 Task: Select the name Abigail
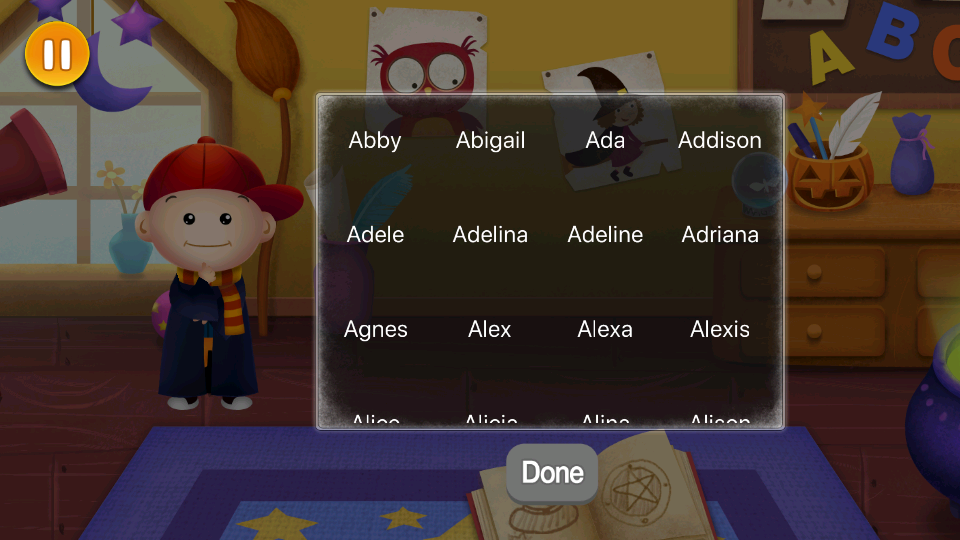[490, 141]
